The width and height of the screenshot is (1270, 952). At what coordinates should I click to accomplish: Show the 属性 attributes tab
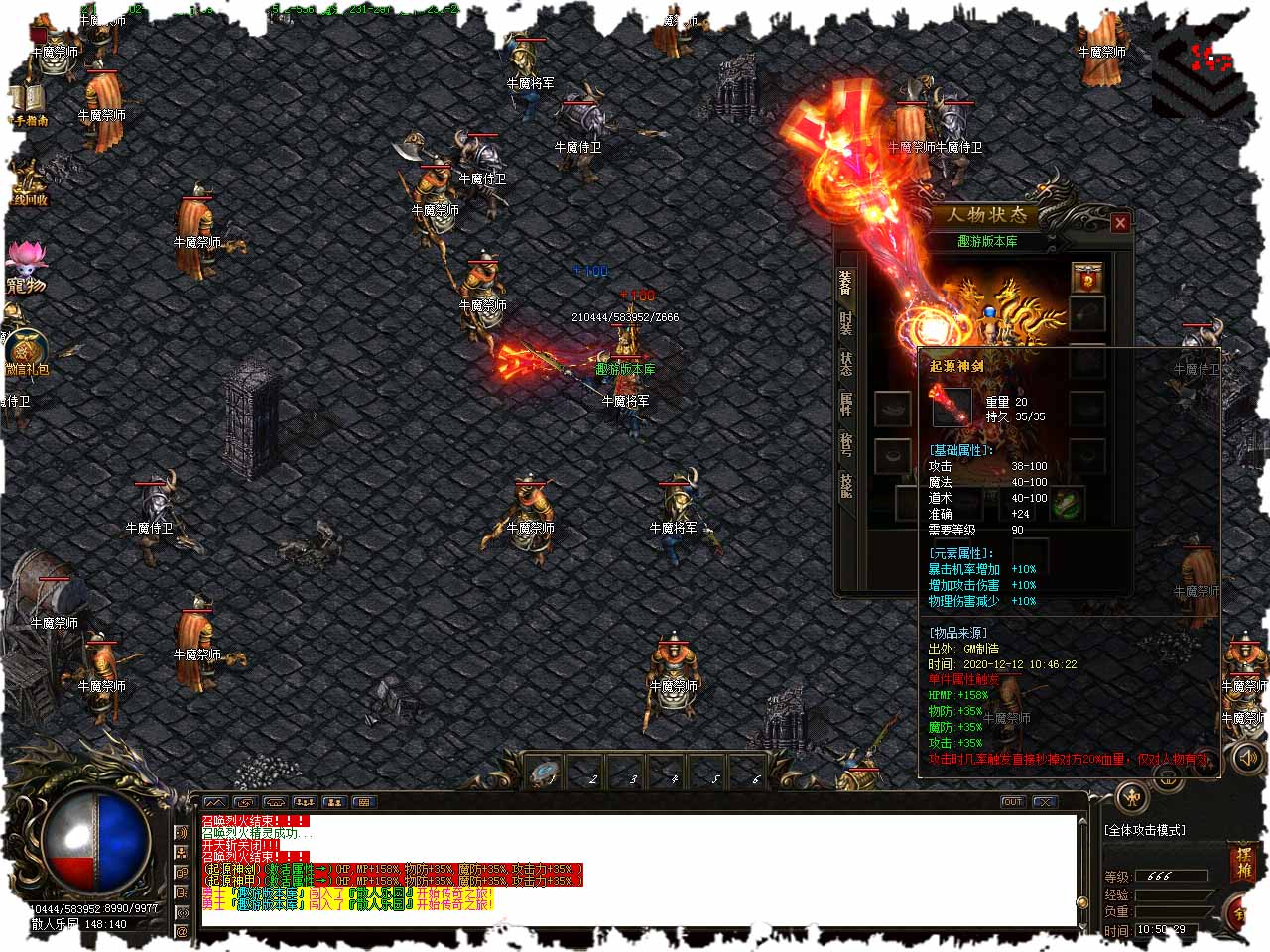pos(845,404)
